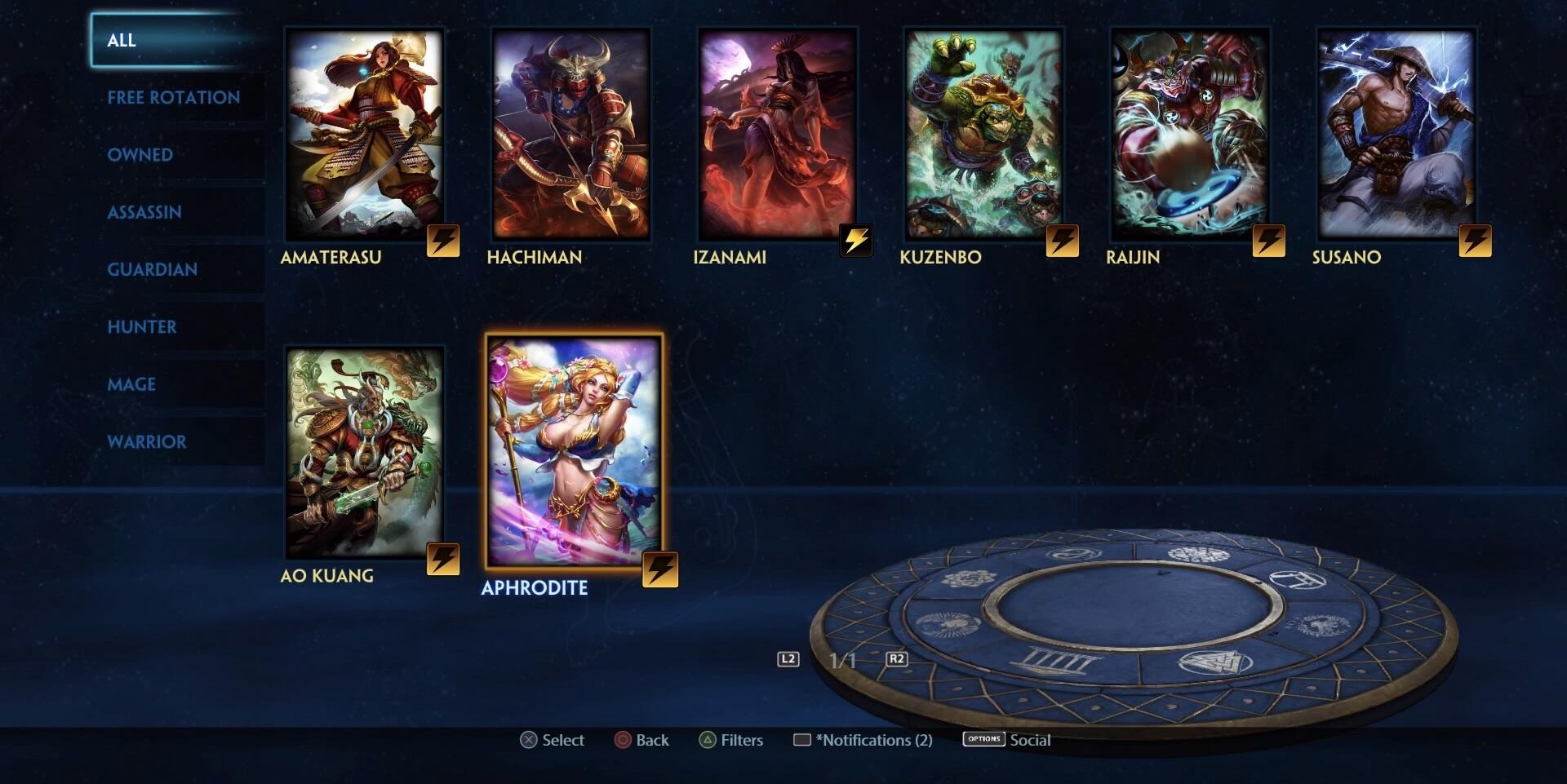This screenshot has height=784, width=1567.
Task: Switch to the MAGE category tab
Action: click(x=131, y=384)
